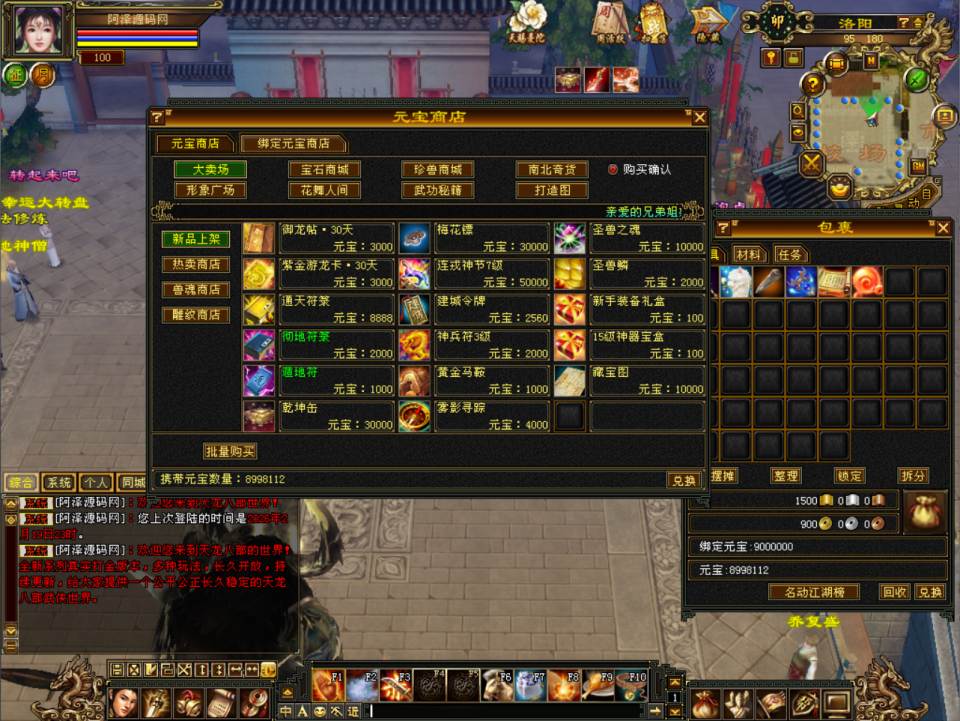Click the 整理 sort button in the bag

pyautogui.click(x=786, y=476)
